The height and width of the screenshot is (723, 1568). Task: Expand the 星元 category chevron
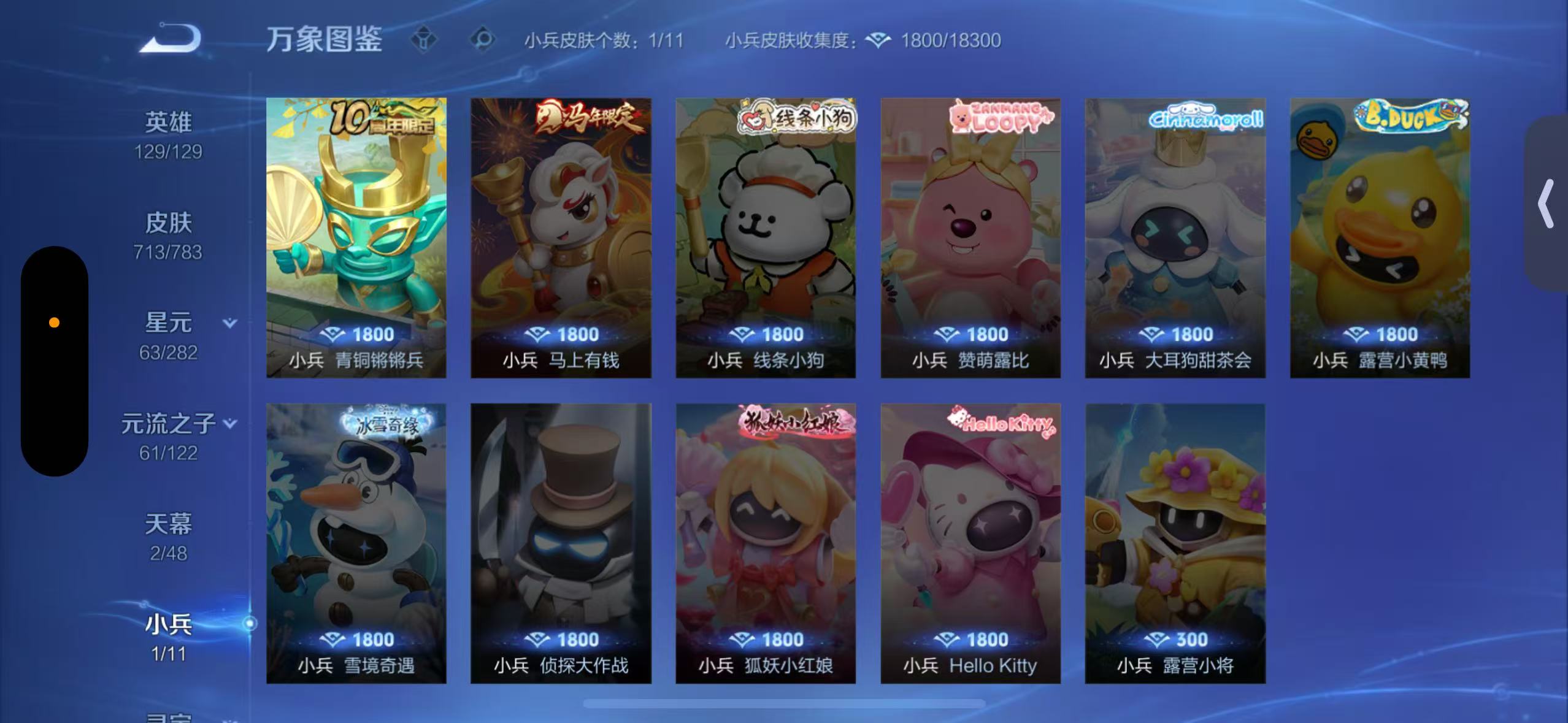[229, 323]
